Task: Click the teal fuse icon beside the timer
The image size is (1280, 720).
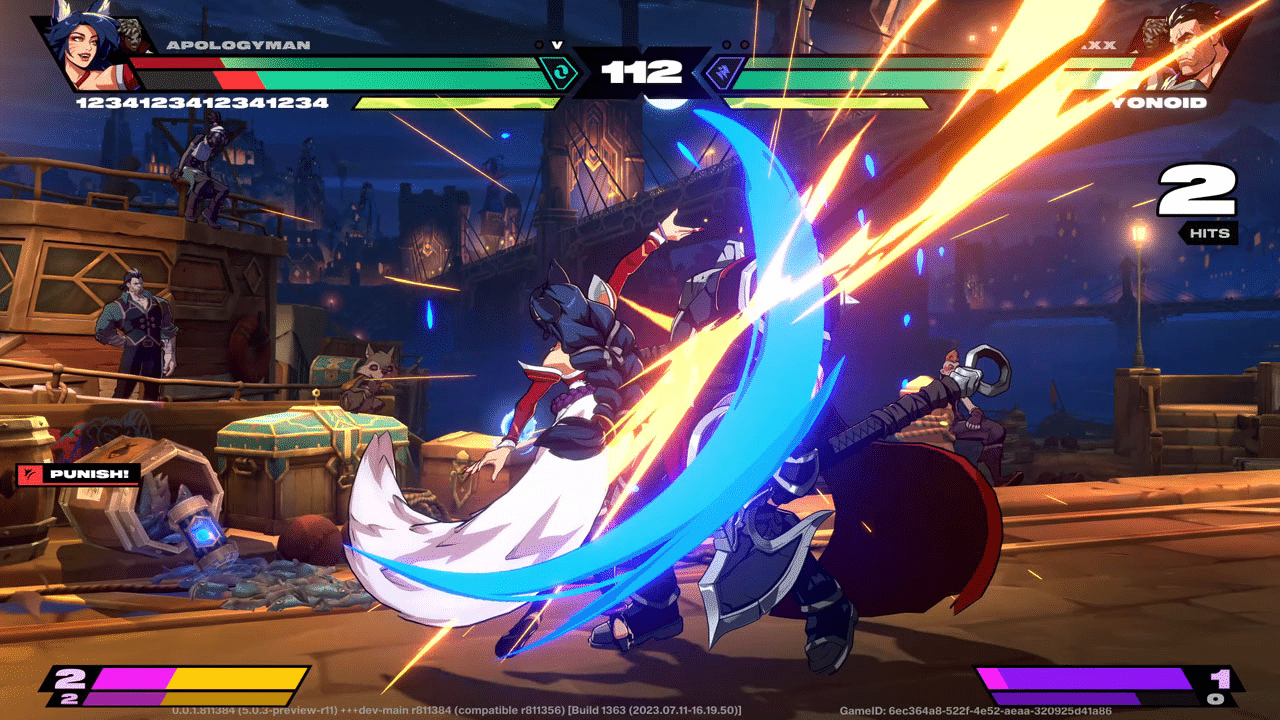Action: tap(559, 71)
